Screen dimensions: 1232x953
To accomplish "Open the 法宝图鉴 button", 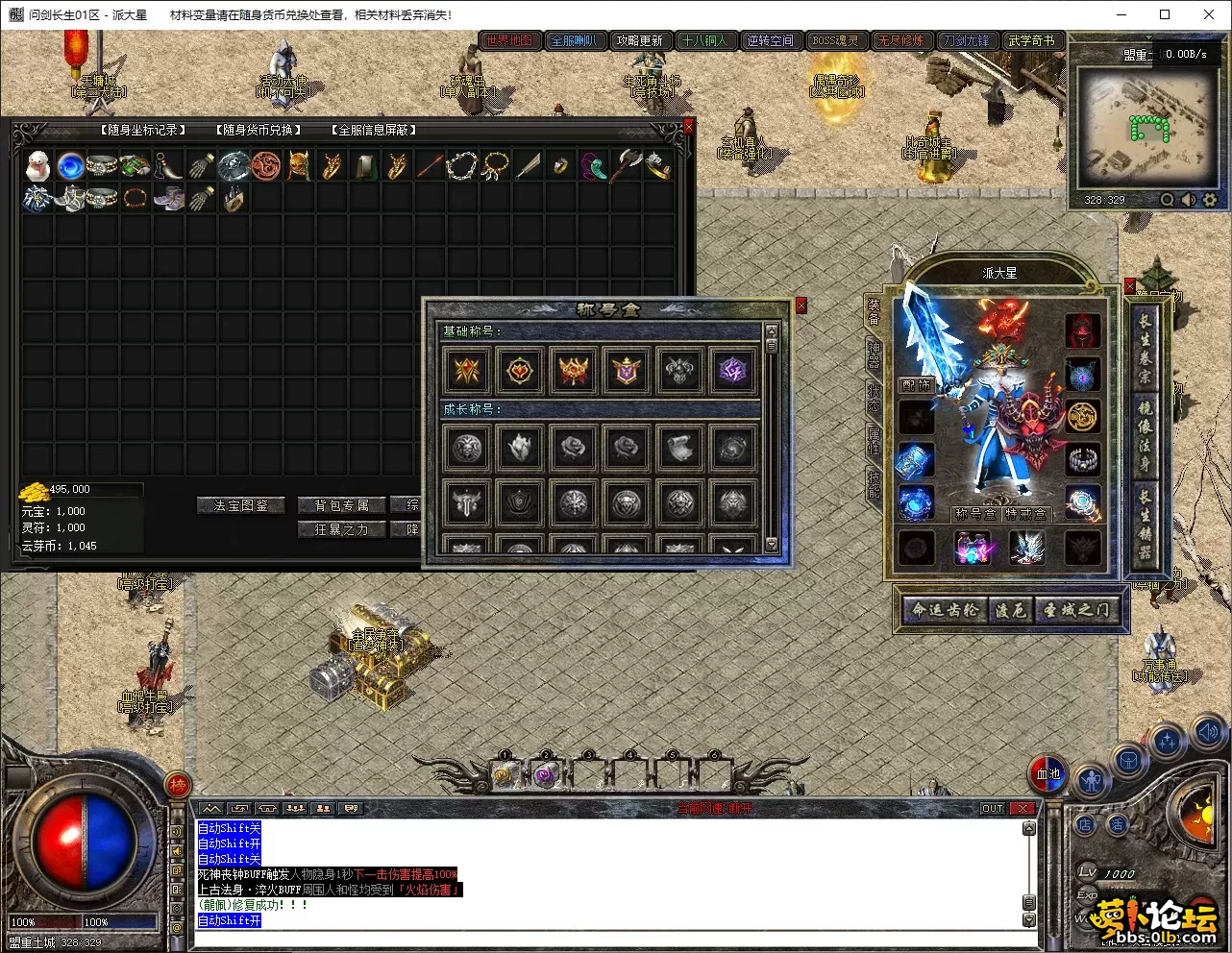I will (241, 505).
